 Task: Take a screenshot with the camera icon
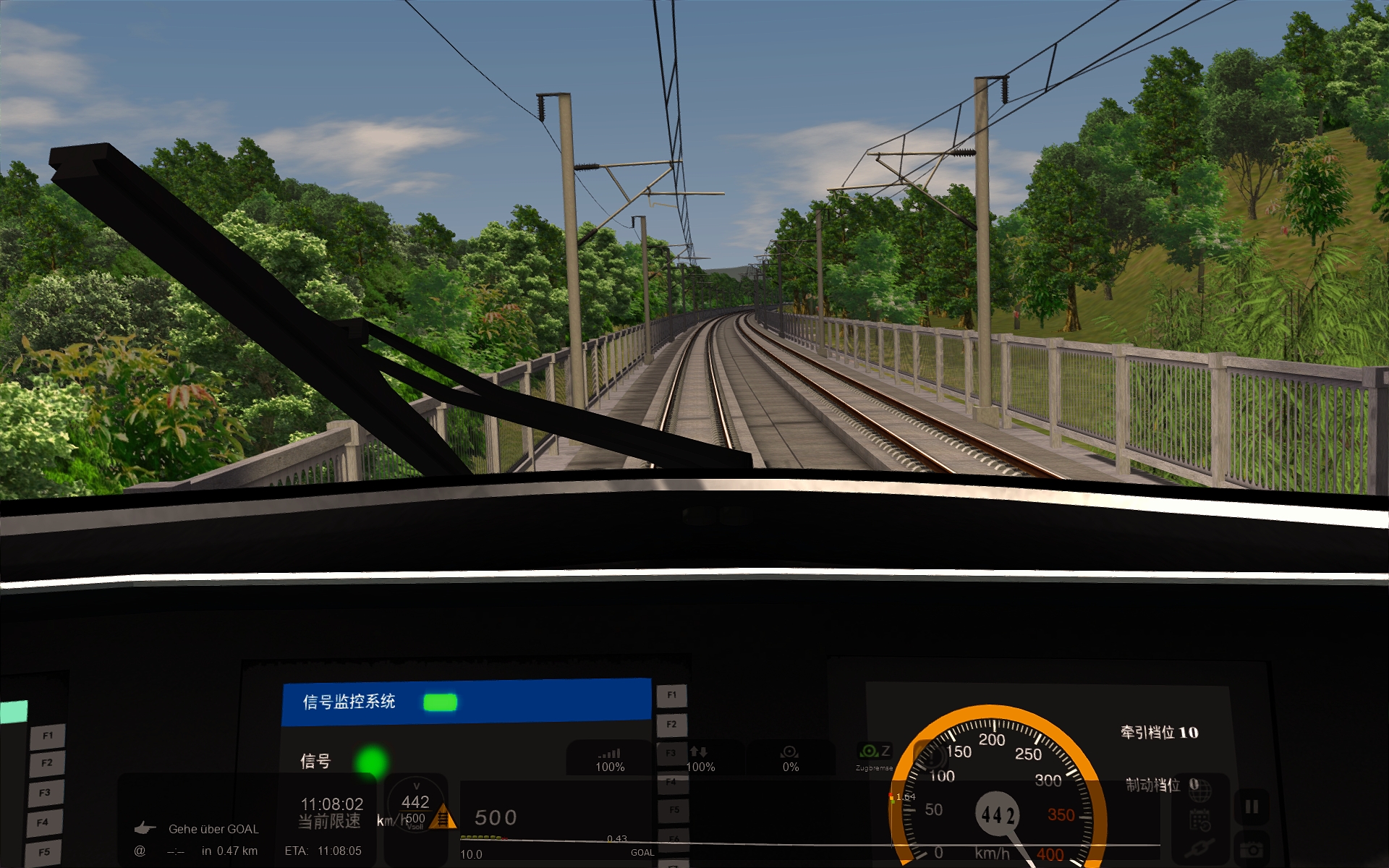point(1251,850)
